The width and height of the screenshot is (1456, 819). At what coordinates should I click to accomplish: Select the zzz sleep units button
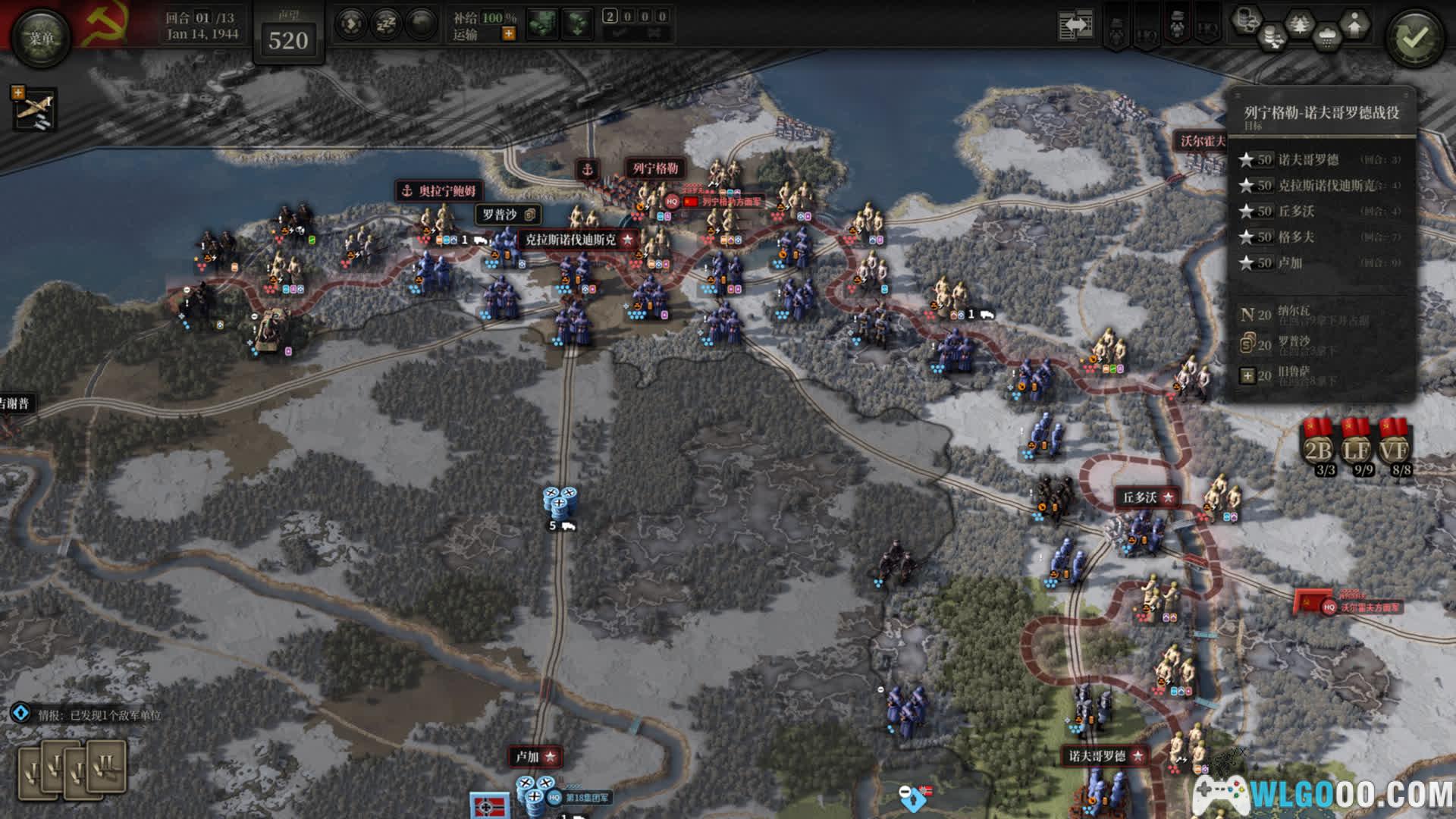tap(386, 25)
